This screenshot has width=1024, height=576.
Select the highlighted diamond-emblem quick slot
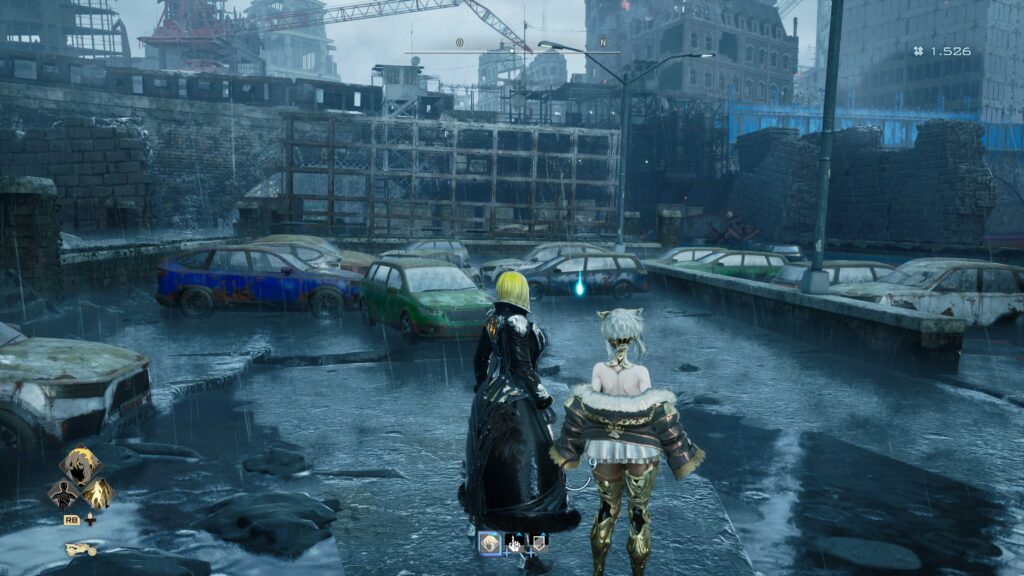pyautogui.click(x=489, y=543)
